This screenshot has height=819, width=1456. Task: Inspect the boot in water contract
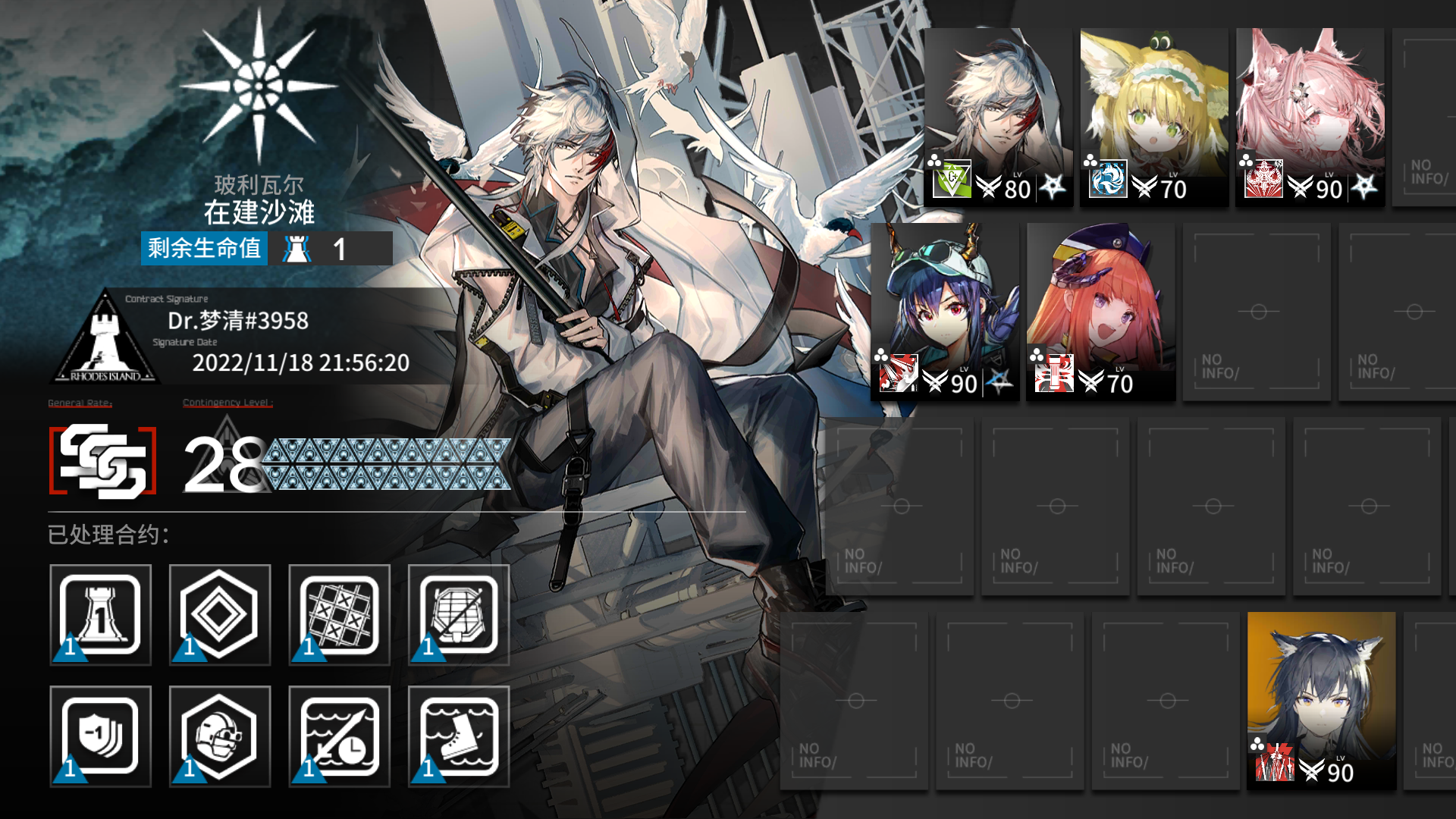[459, 736]
